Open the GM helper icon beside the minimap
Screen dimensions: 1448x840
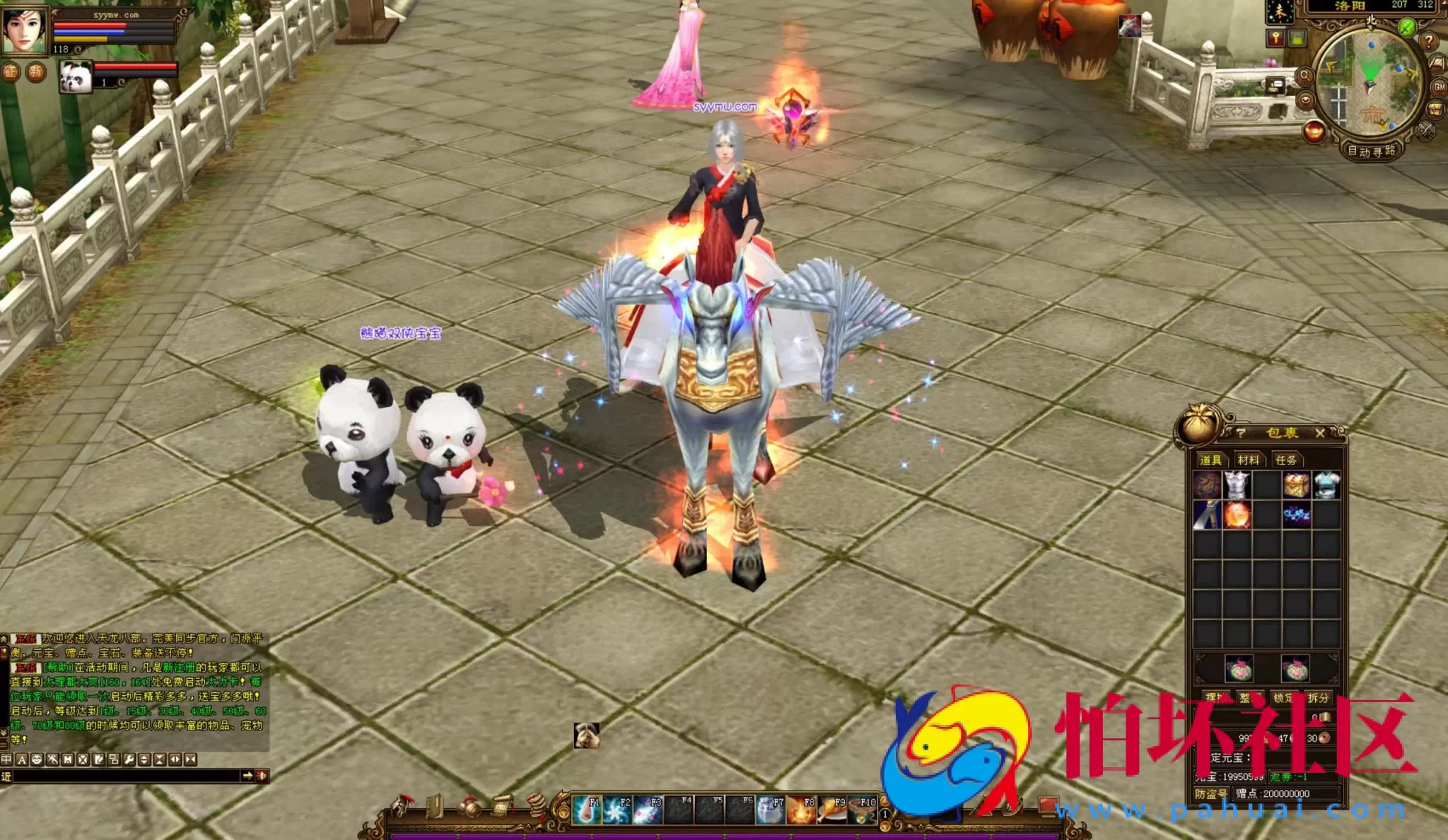[x=1437, y=87]
